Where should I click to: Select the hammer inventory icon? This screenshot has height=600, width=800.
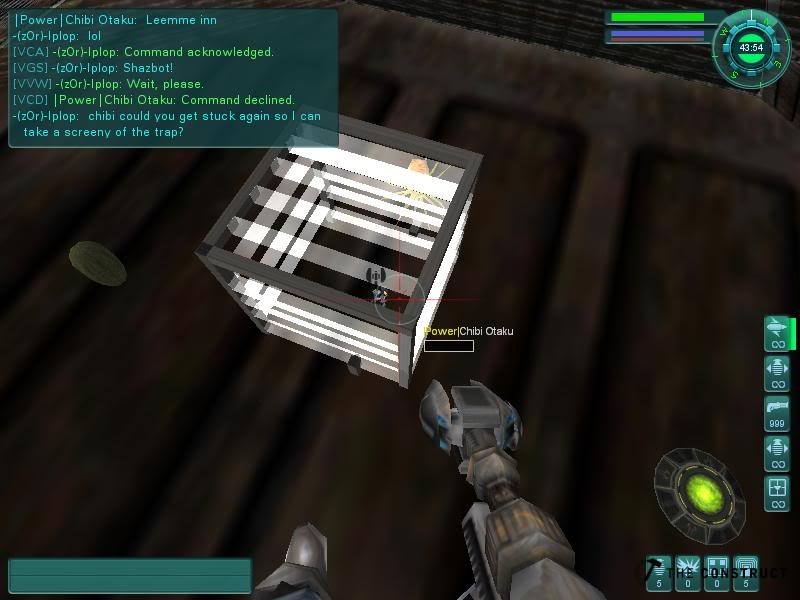(x=658, y=572)
